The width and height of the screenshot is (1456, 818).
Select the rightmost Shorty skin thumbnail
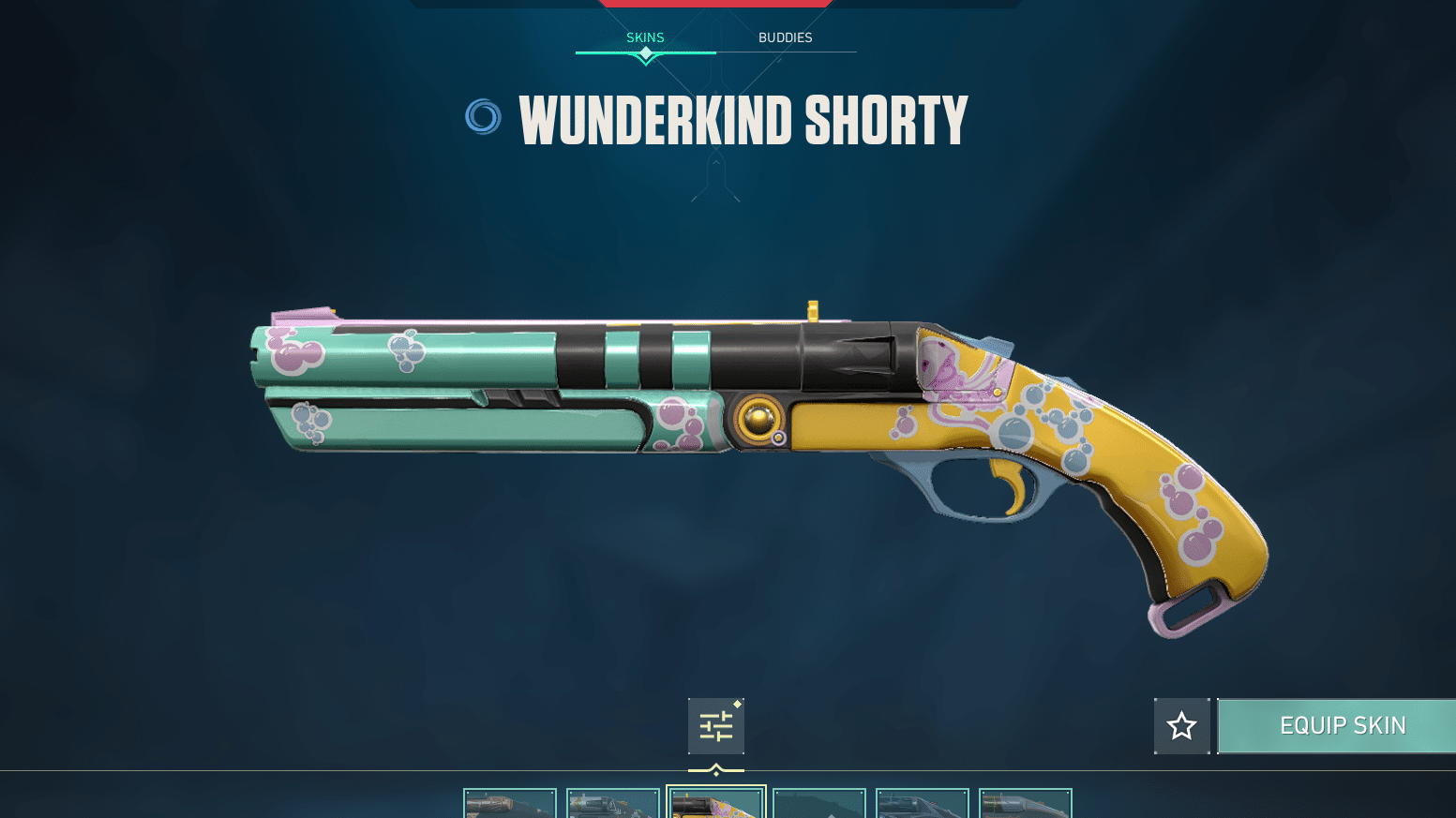1026,804
